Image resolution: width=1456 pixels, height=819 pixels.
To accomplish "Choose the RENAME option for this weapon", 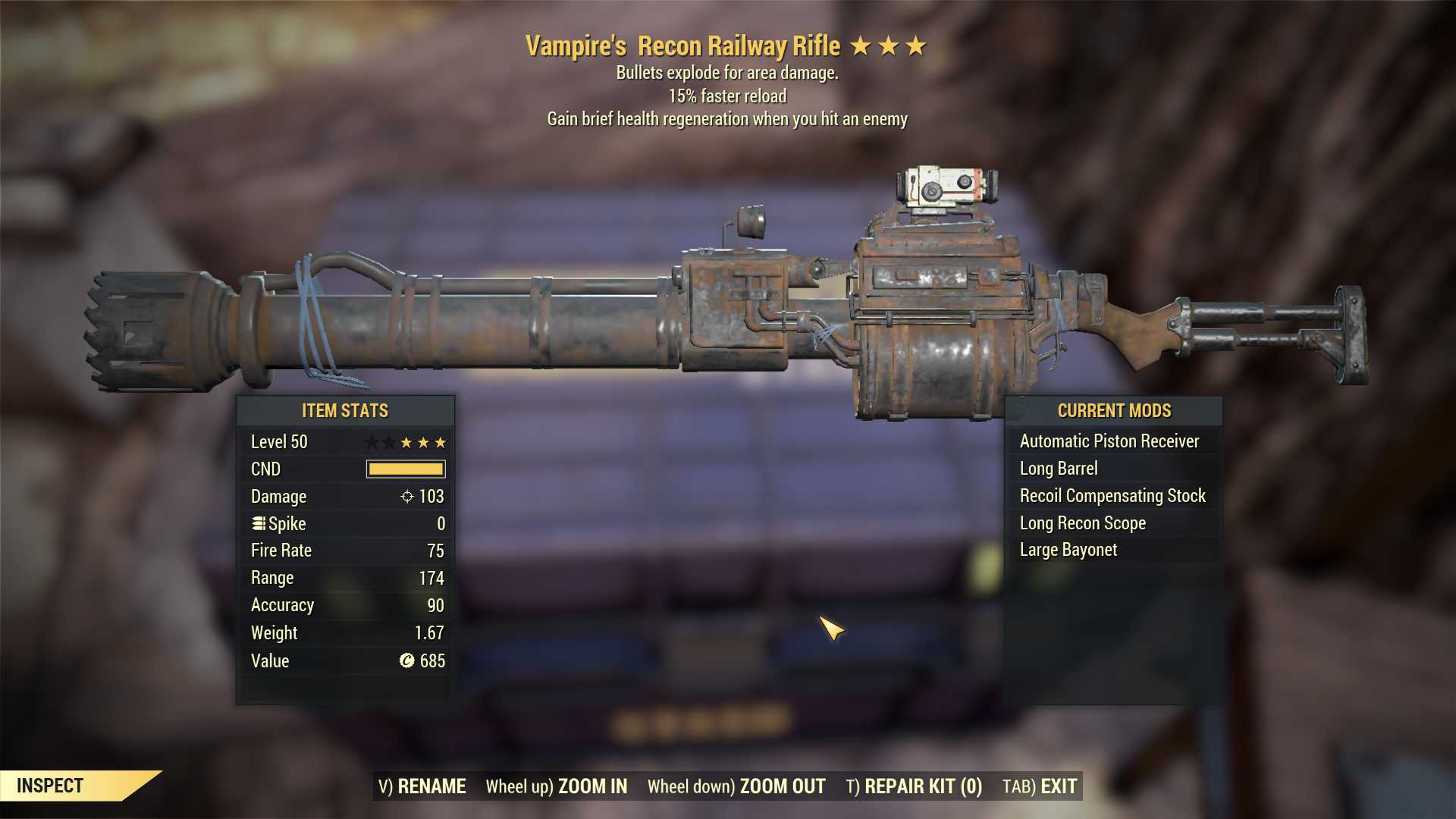I will point(422,786).
